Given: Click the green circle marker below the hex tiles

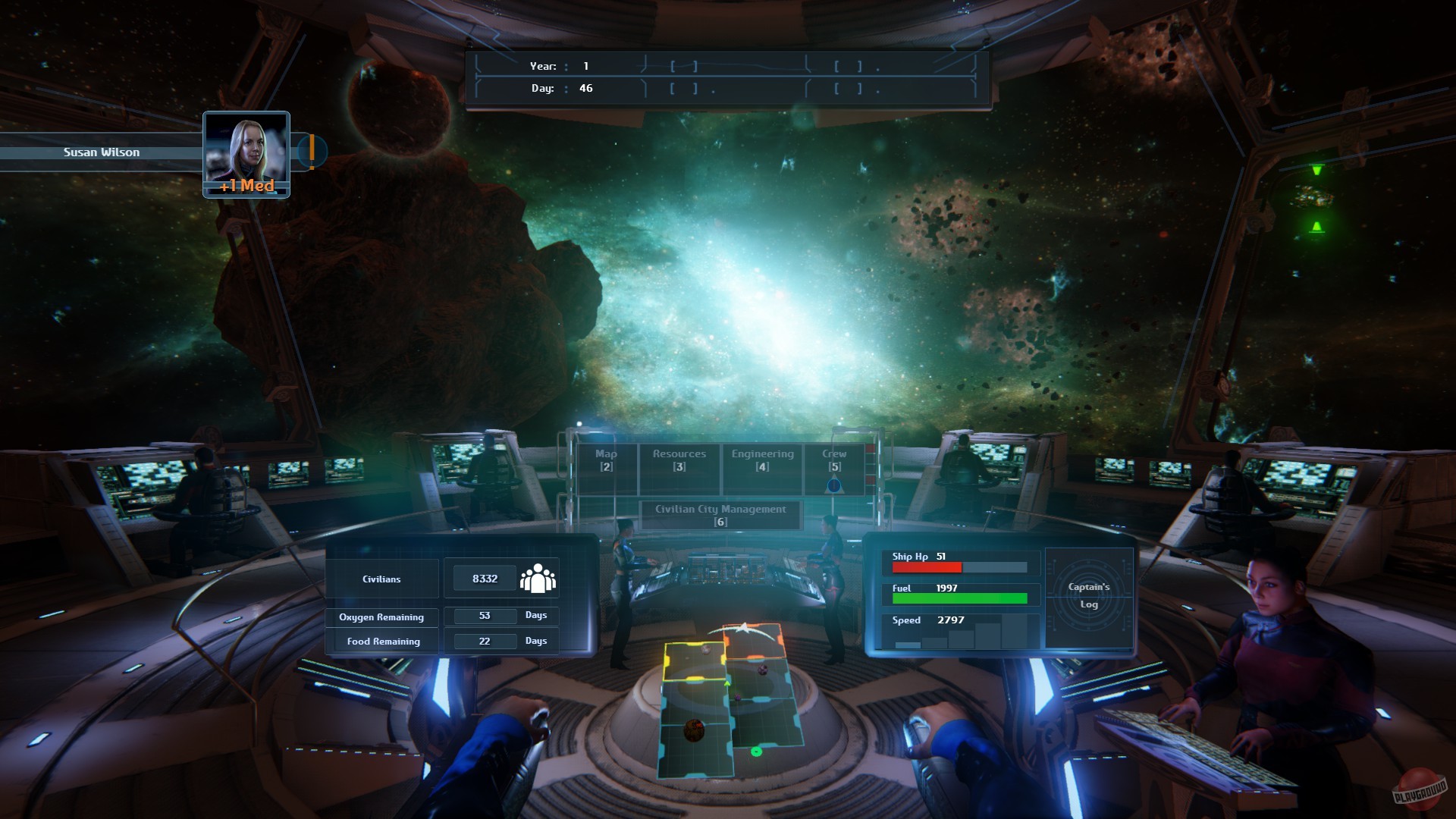Looking at the screenshot, I should pyautogui.click(x=755, y=753).
